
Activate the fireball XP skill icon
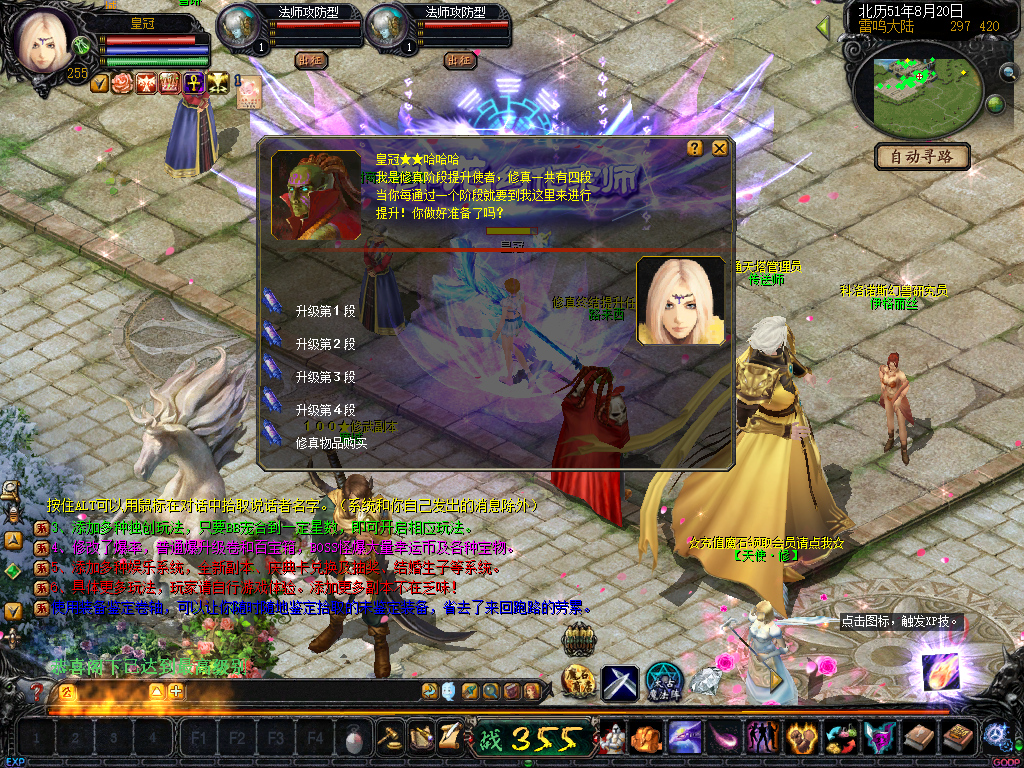coord(940,671)
